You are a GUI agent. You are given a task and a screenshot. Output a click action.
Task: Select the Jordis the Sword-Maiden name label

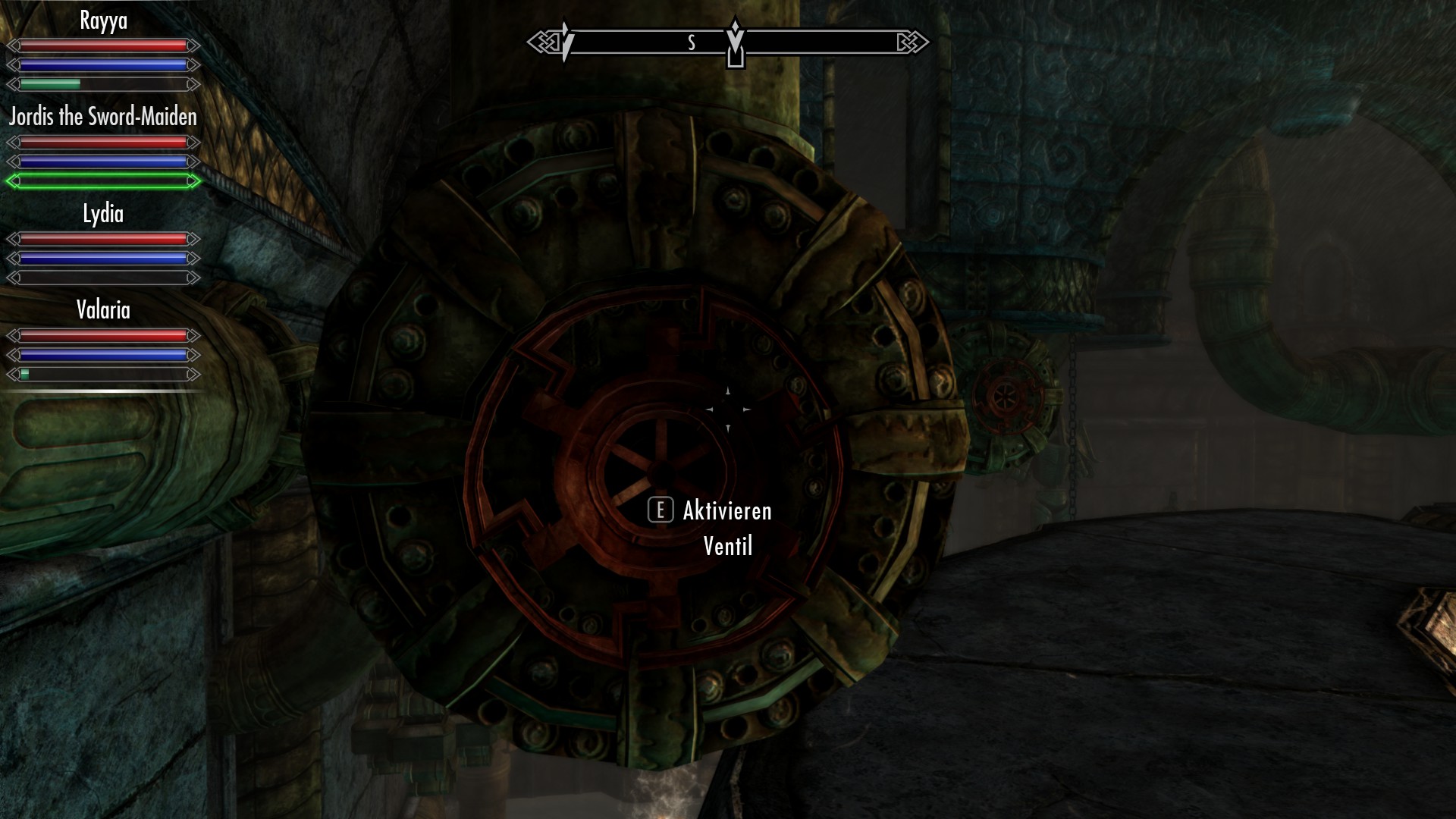pos(102,118)
